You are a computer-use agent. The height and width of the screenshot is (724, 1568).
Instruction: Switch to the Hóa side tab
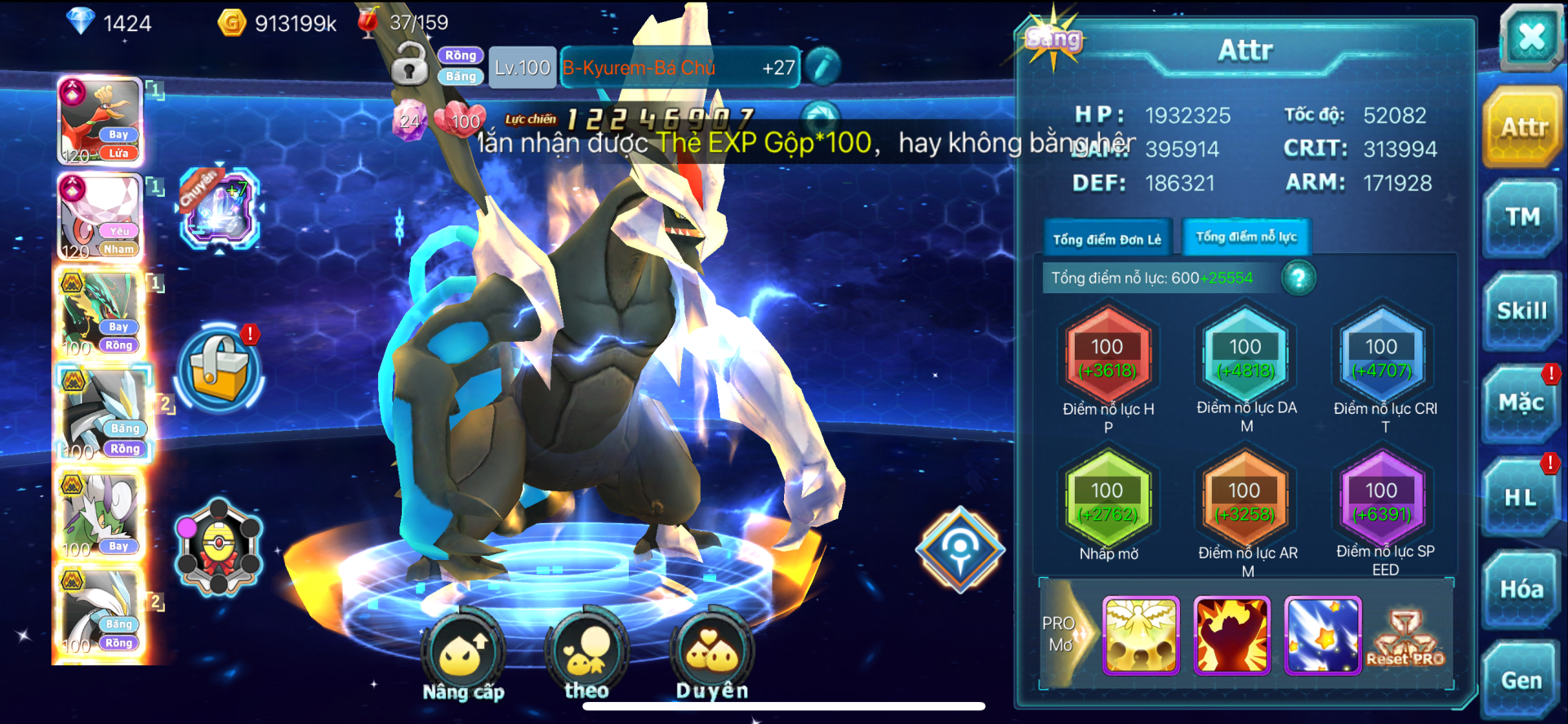[1521, 589]
